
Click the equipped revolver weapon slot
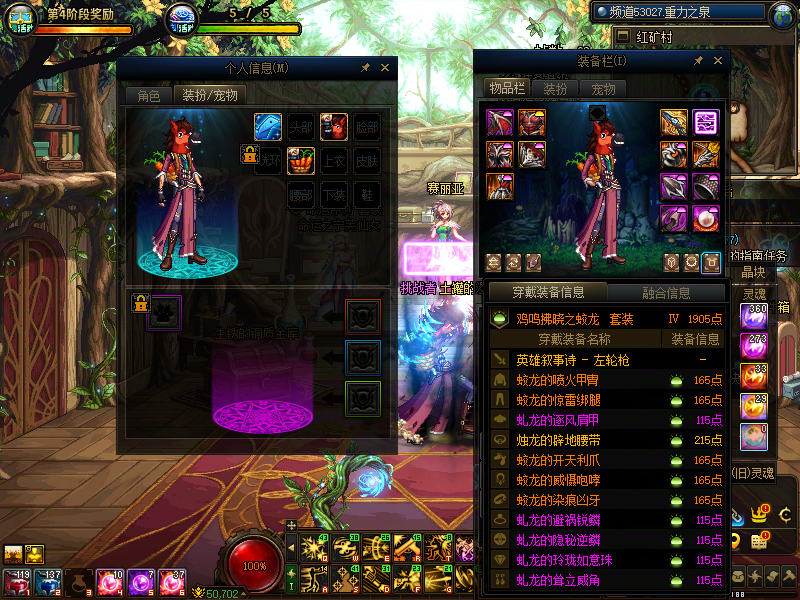(x=674, y=123)
